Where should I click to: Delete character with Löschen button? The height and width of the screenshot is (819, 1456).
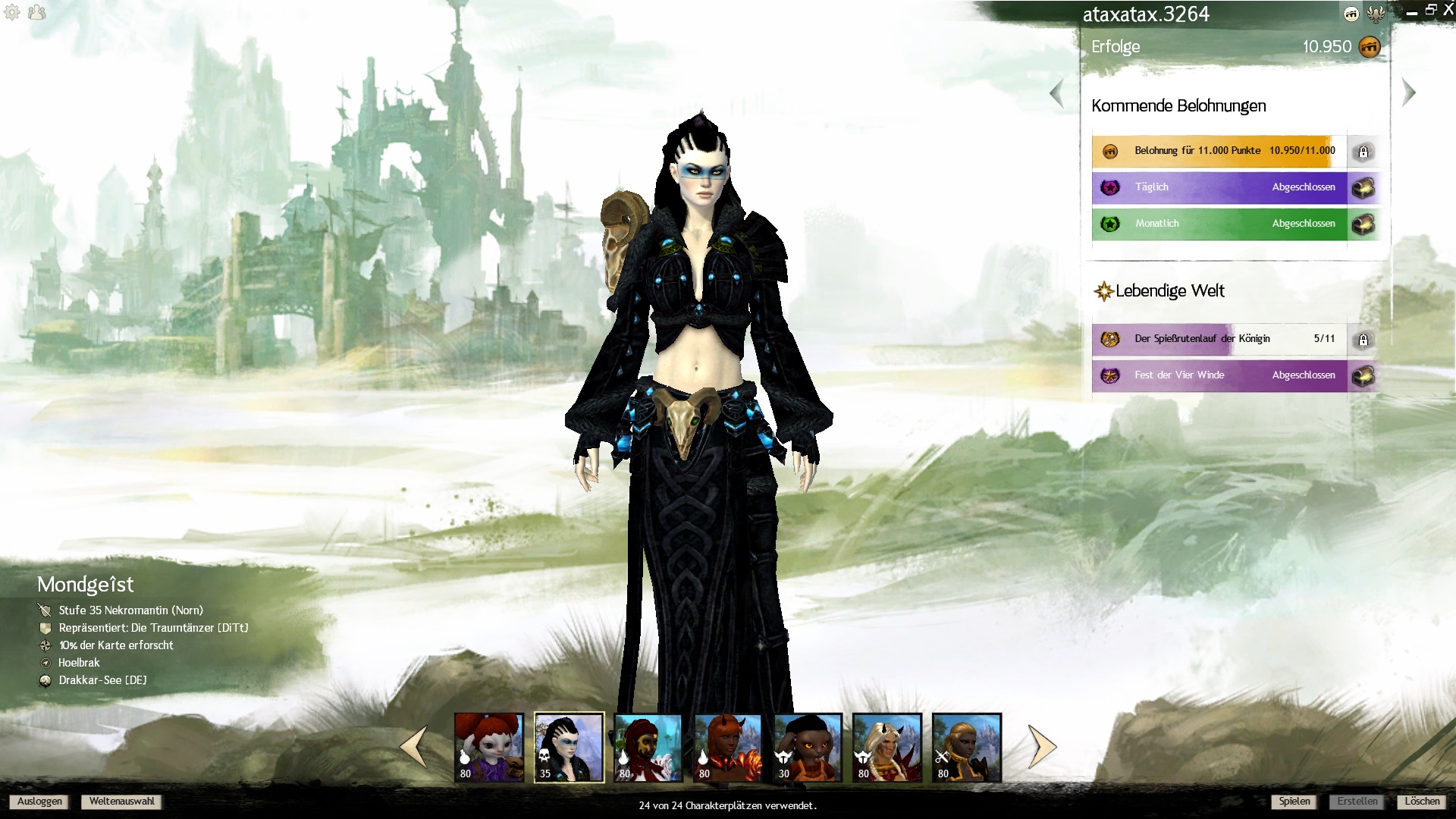pyautogui.click(x=1421, y=802)
